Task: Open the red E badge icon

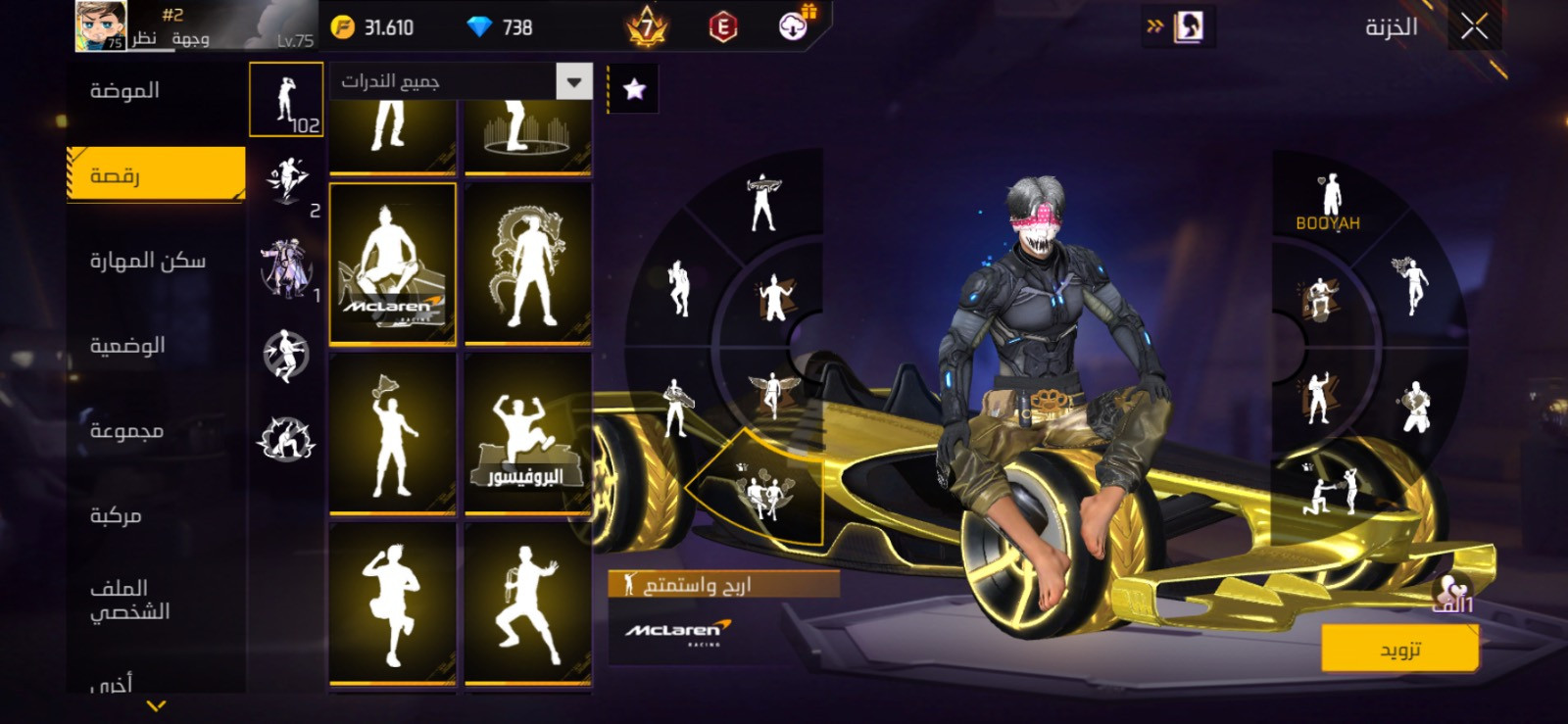Action: [x=723, y=27]
